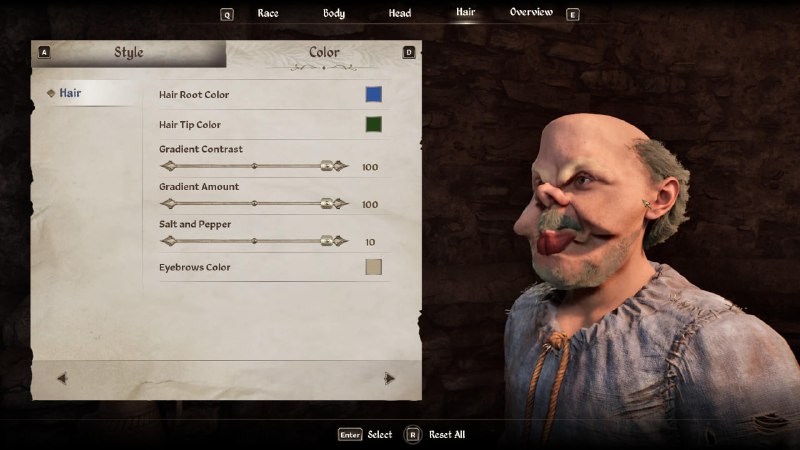Switch to the Body tab
800x450 pixels.
click(x=334, y=14)
